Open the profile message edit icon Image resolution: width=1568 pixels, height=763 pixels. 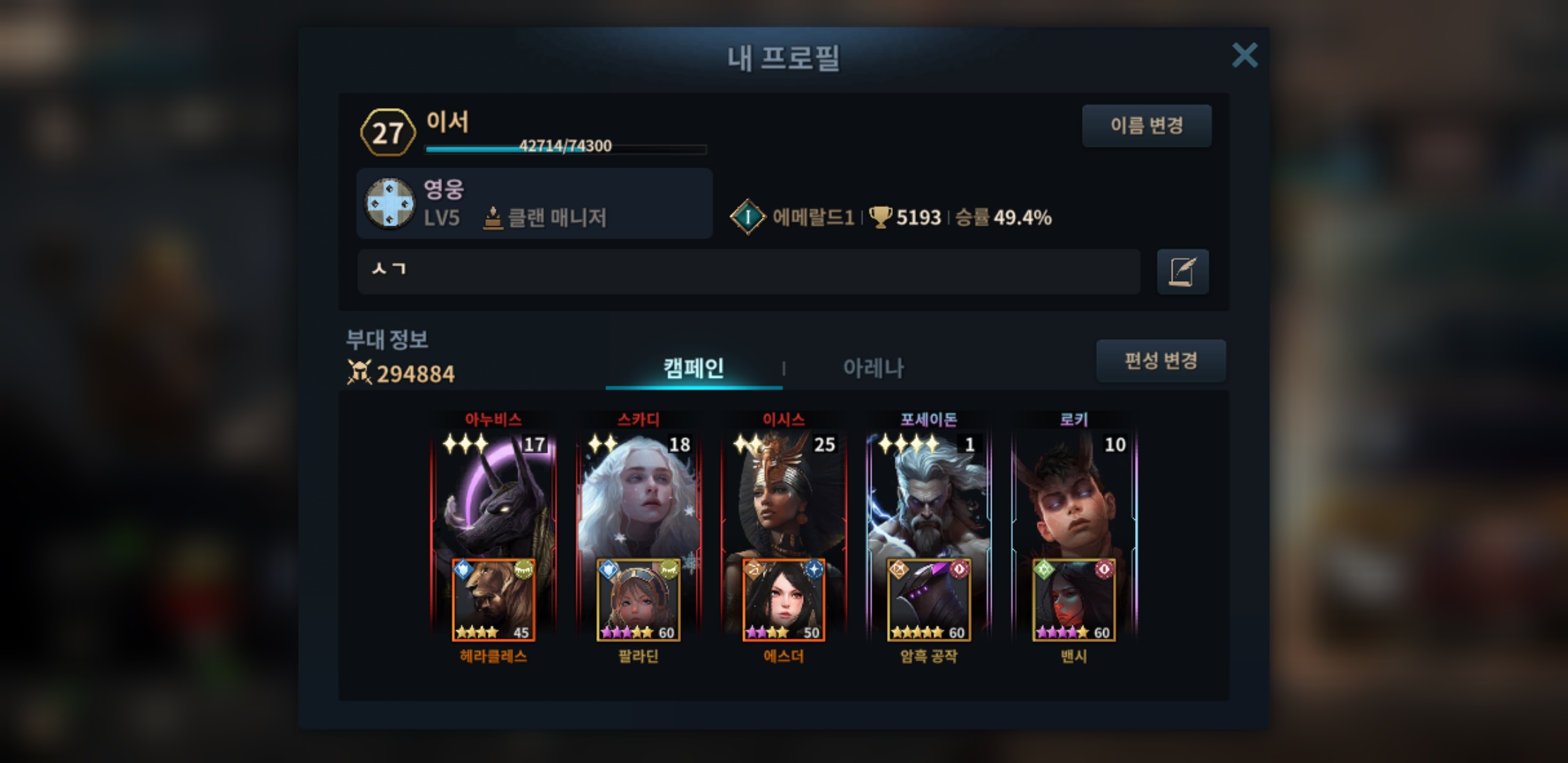tap(1182, 271)
